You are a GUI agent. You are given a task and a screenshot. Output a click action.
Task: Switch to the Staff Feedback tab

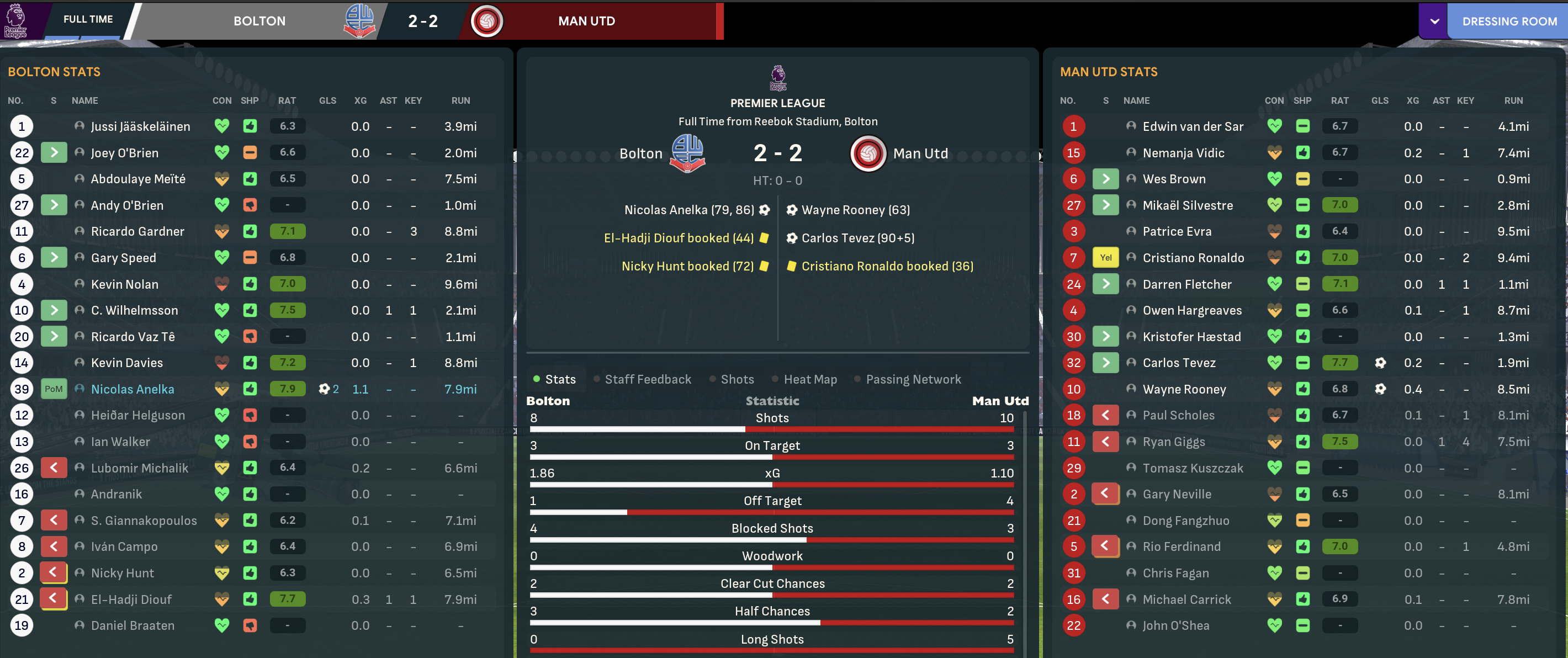pos(648,379)
